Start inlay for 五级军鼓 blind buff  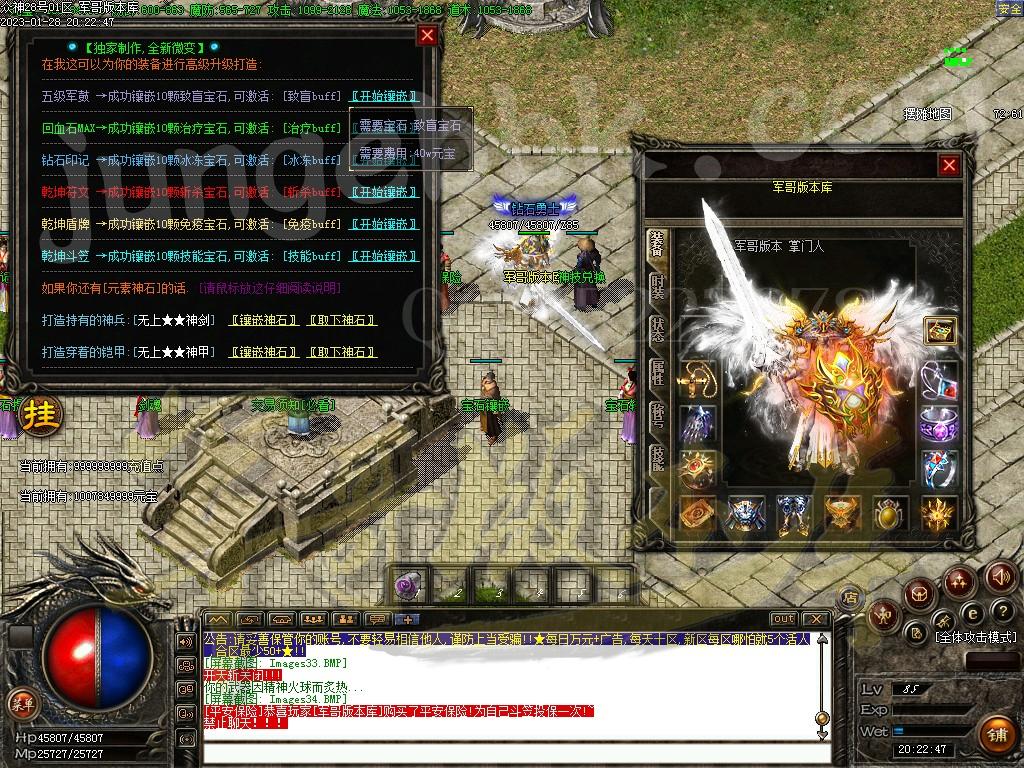[383, 96]
